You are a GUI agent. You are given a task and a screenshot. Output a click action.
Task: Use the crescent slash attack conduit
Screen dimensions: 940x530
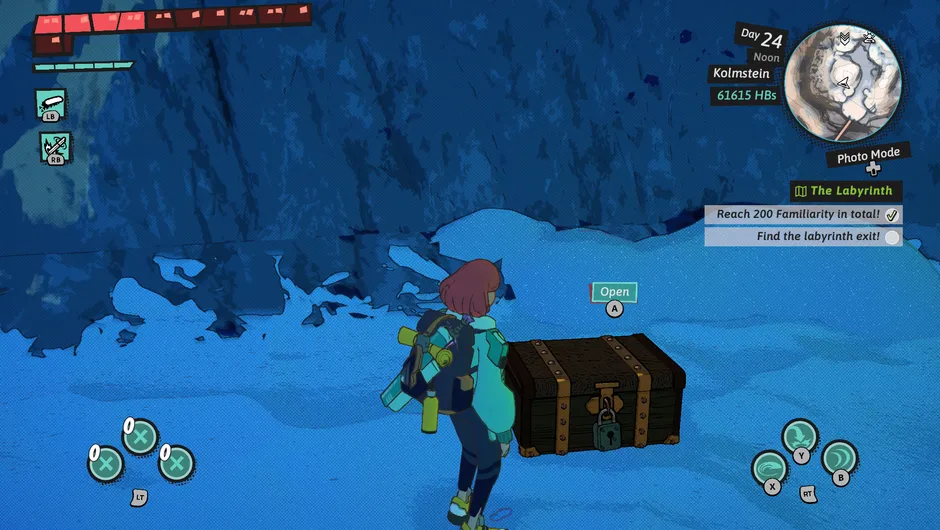(839, 459)
